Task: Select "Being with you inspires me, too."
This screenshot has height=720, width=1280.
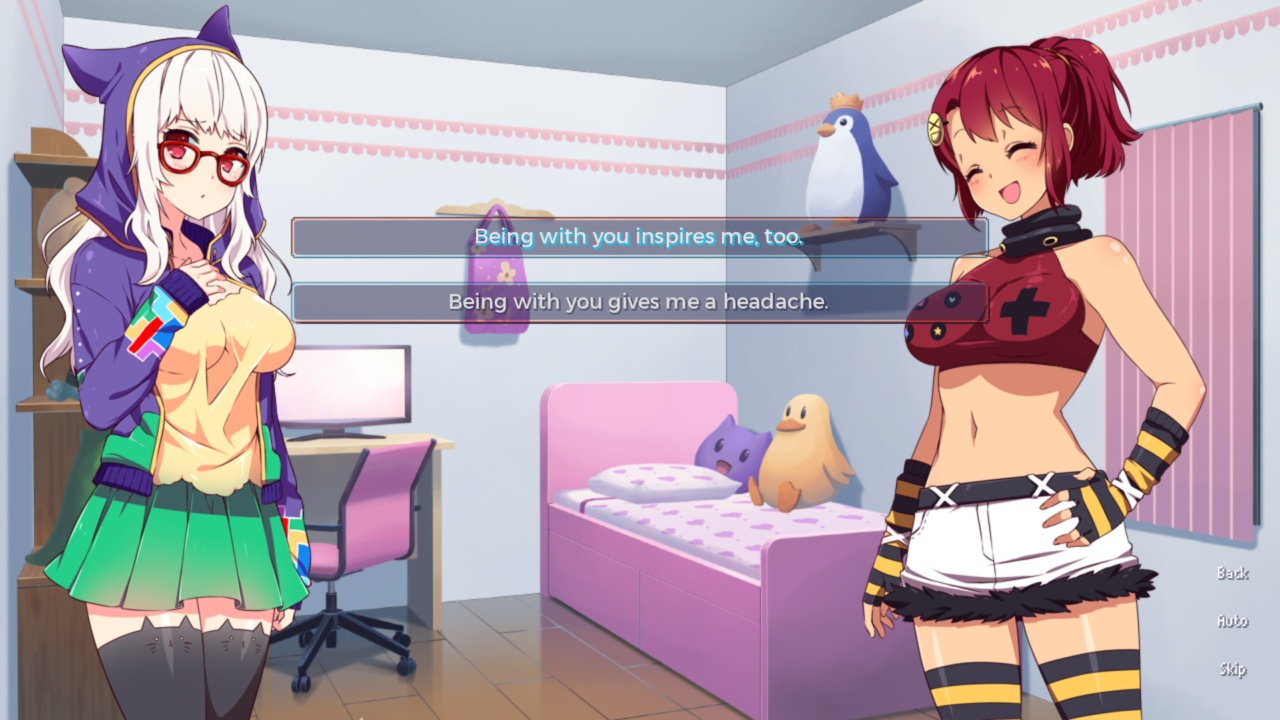Action: 639,238
